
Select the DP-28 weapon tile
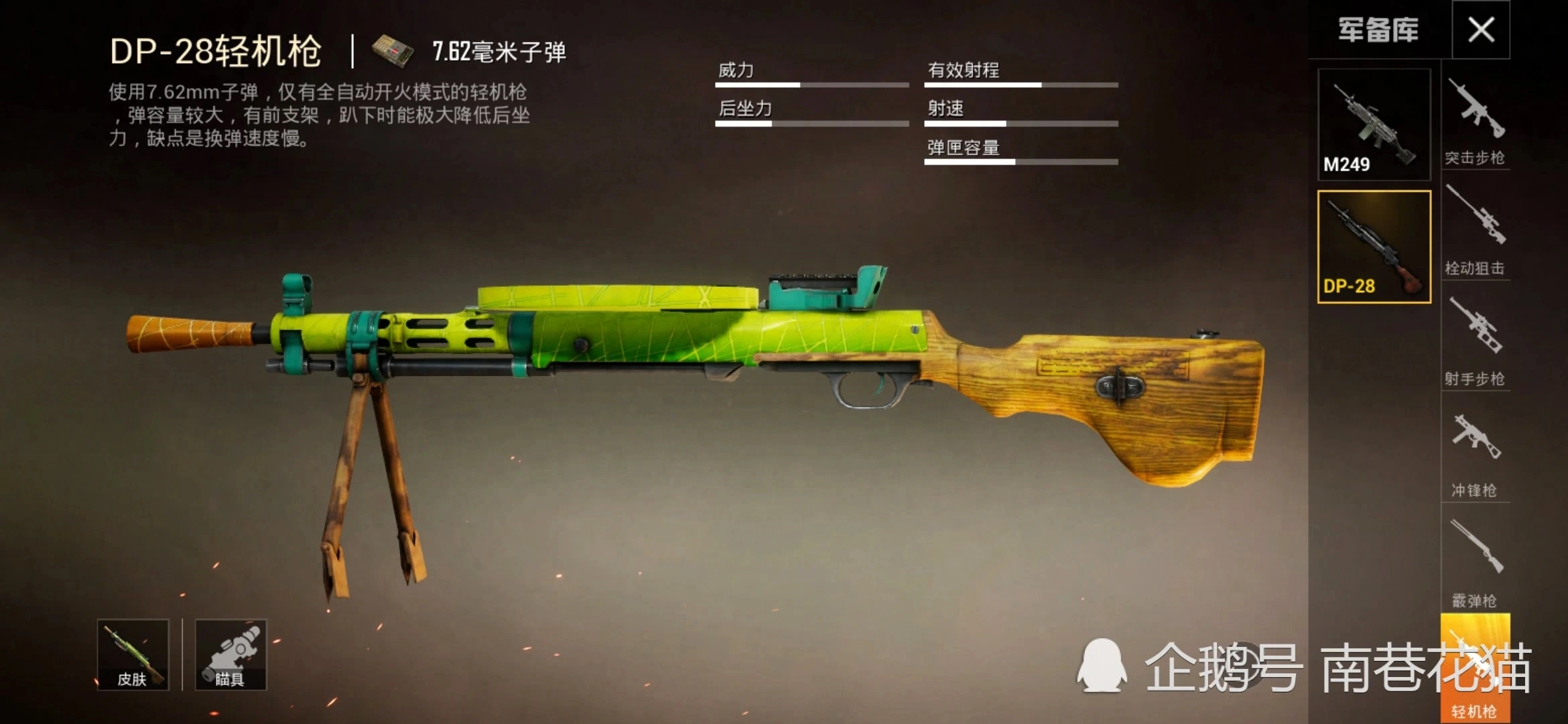1374,247
